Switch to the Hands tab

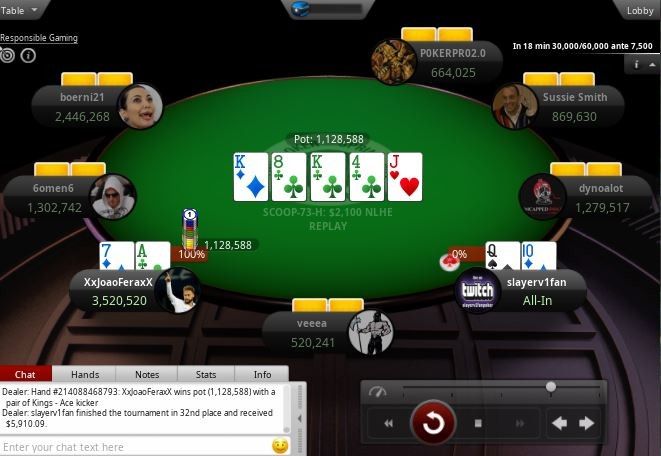pyautogui.click(x=85, y=374)
